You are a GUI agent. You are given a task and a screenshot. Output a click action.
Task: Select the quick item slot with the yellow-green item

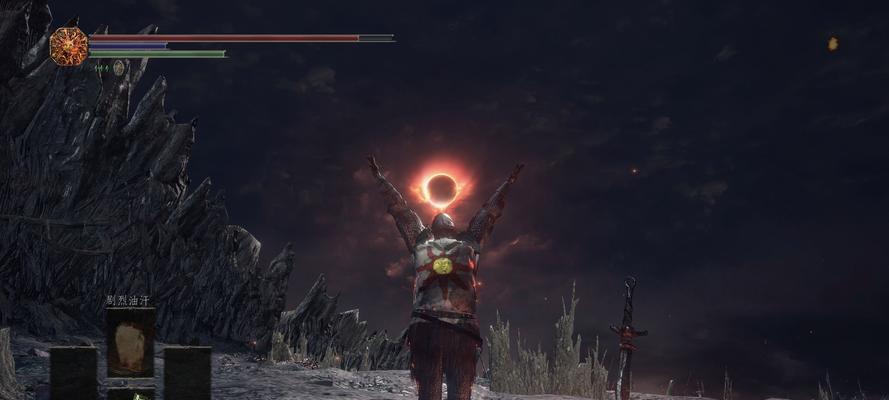click(130, 394)
